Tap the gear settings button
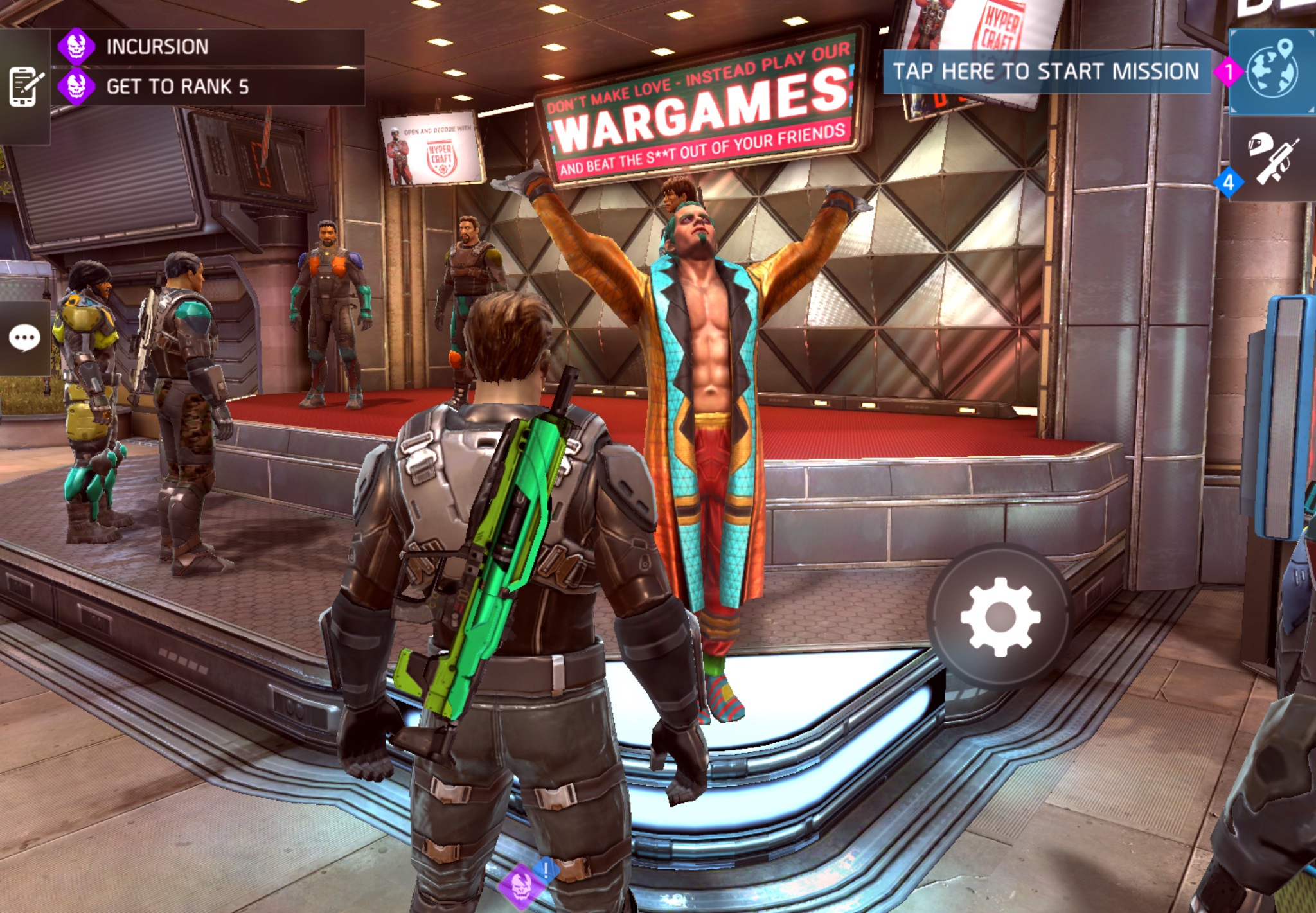 (1000, 617)
